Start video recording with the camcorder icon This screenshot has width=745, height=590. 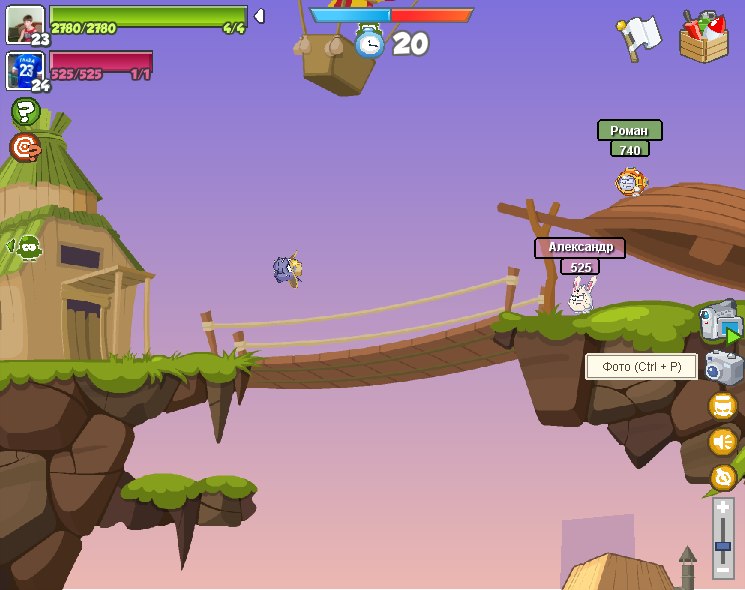[720, 321]
